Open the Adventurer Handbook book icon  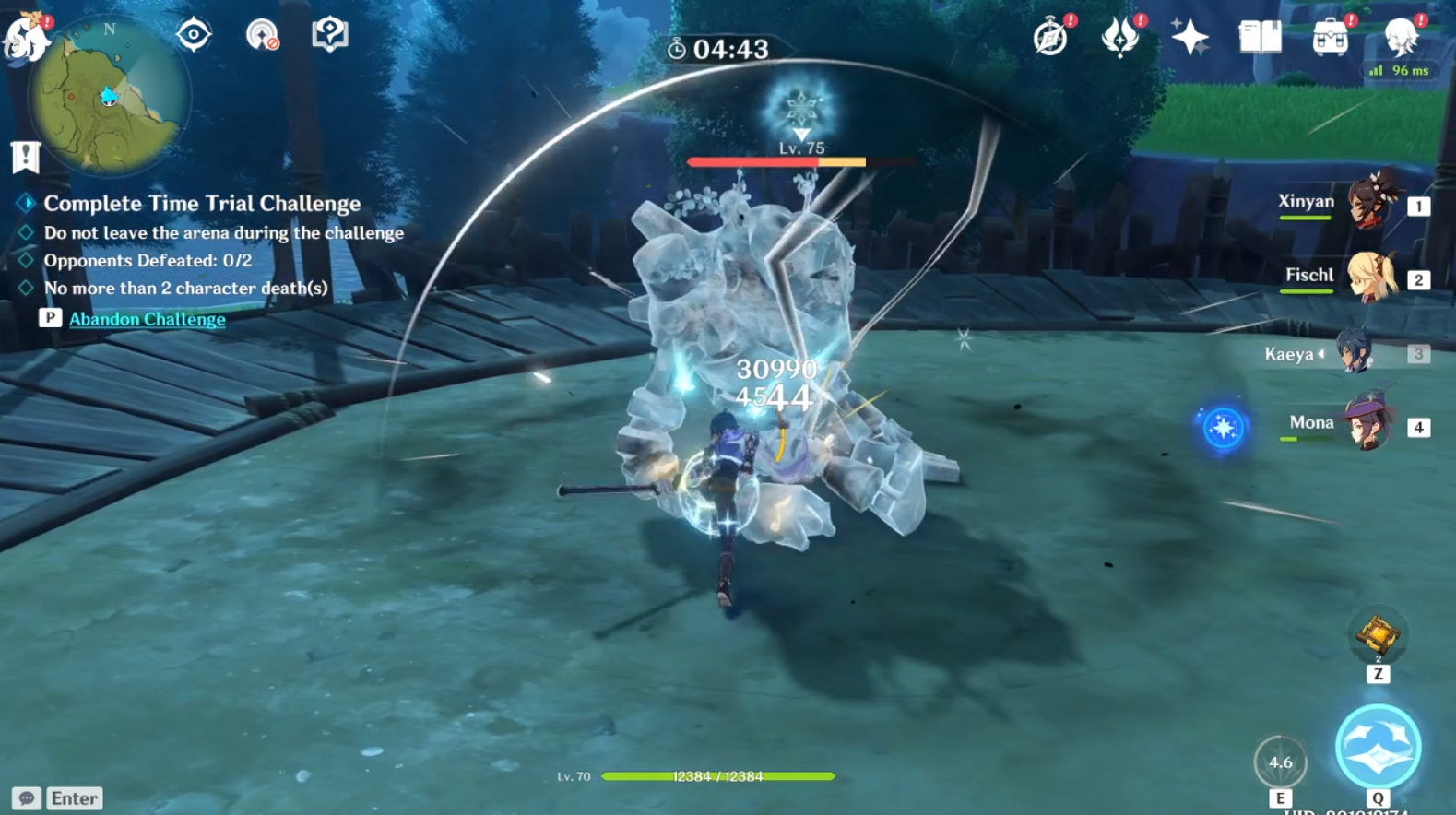pyautogui.click(x=1260, y=38)
